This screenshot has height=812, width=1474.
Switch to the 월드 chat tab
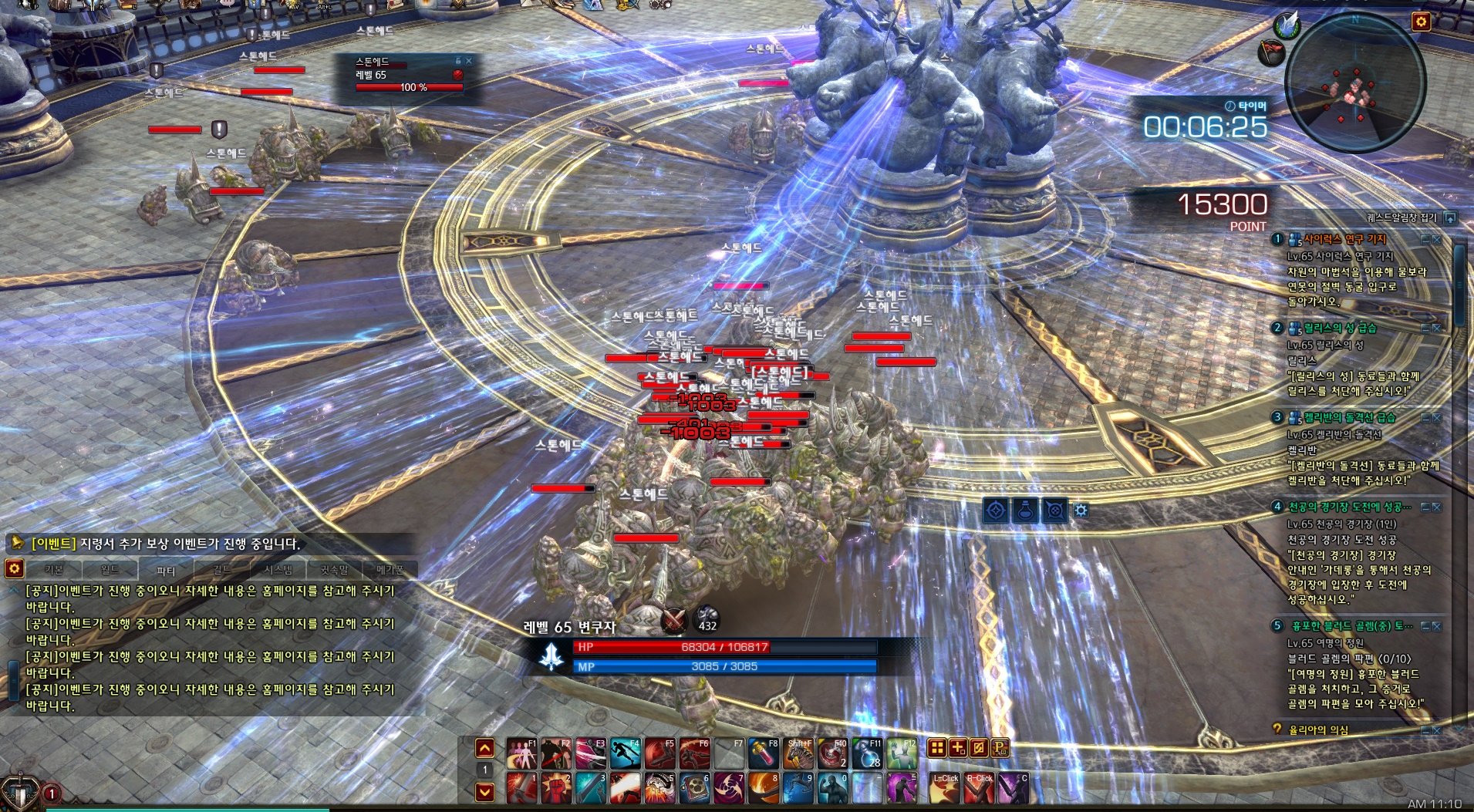tap(110, 570)
